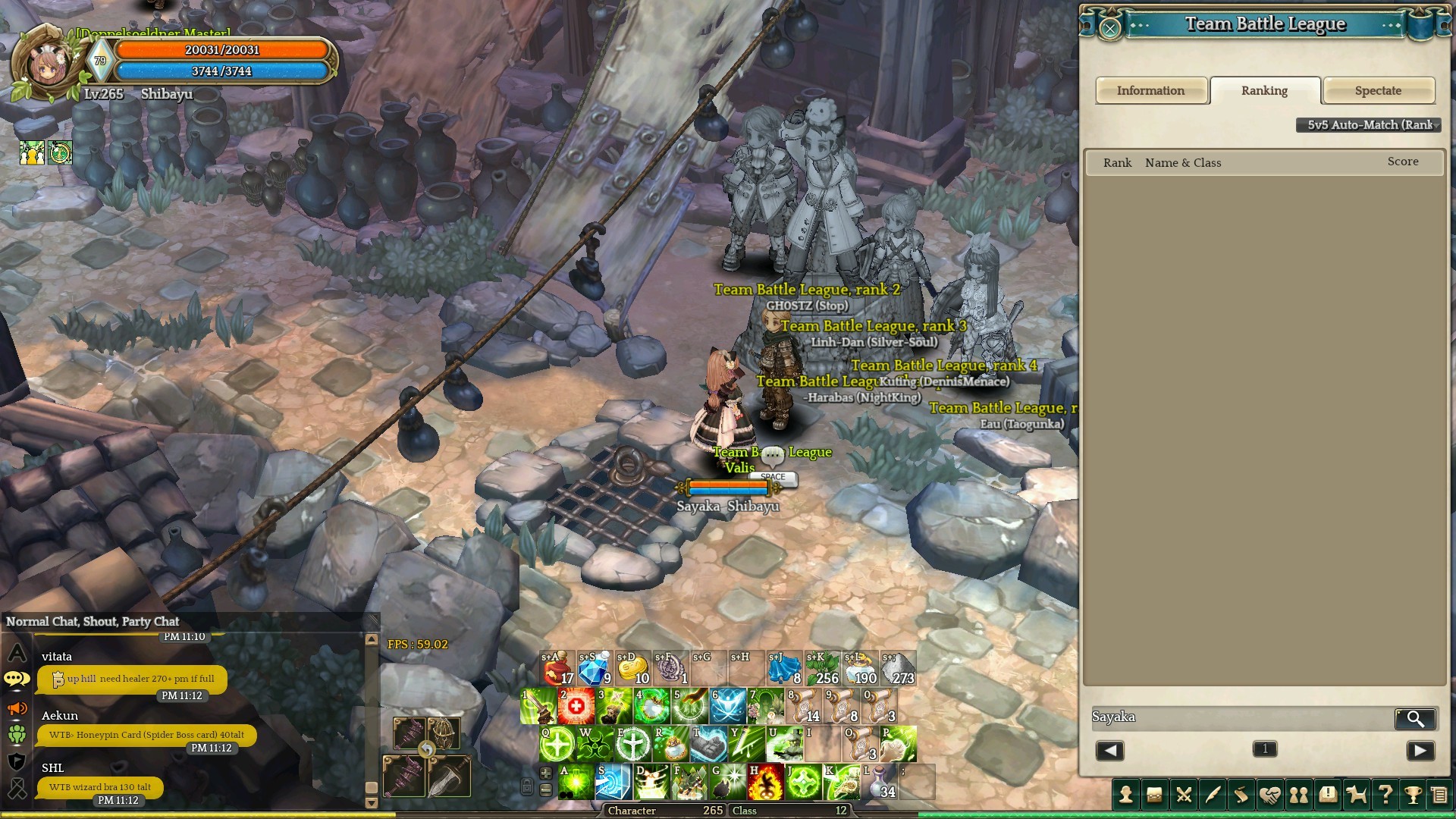Image resolution: width=1456 pixels, height=819 pixels.
Task: Open the trophy ranking menu icon
Action: click(x=1413, y=795)
